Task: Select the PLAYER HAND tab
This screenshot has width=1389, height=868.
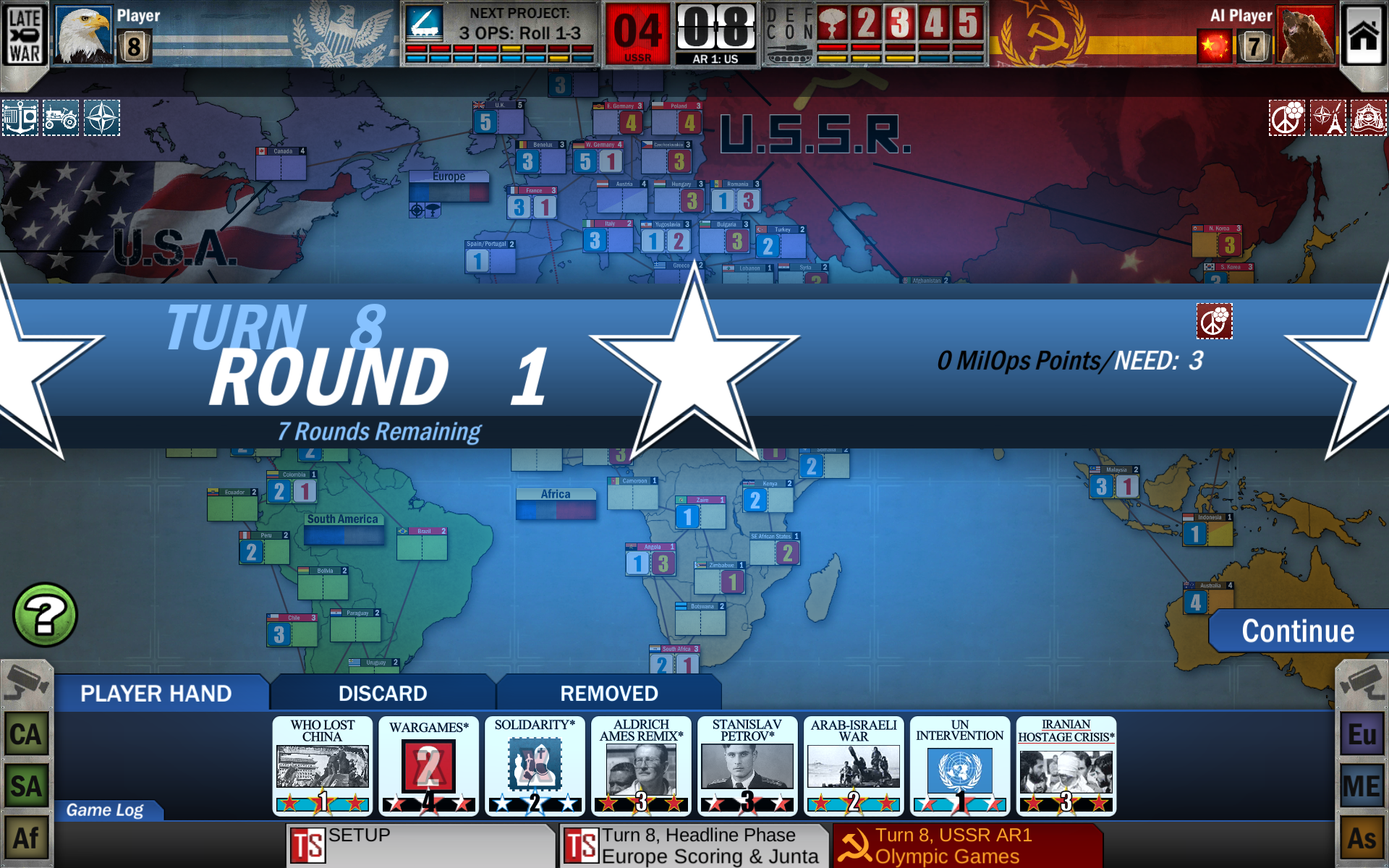Action: [x=156, y=693]
